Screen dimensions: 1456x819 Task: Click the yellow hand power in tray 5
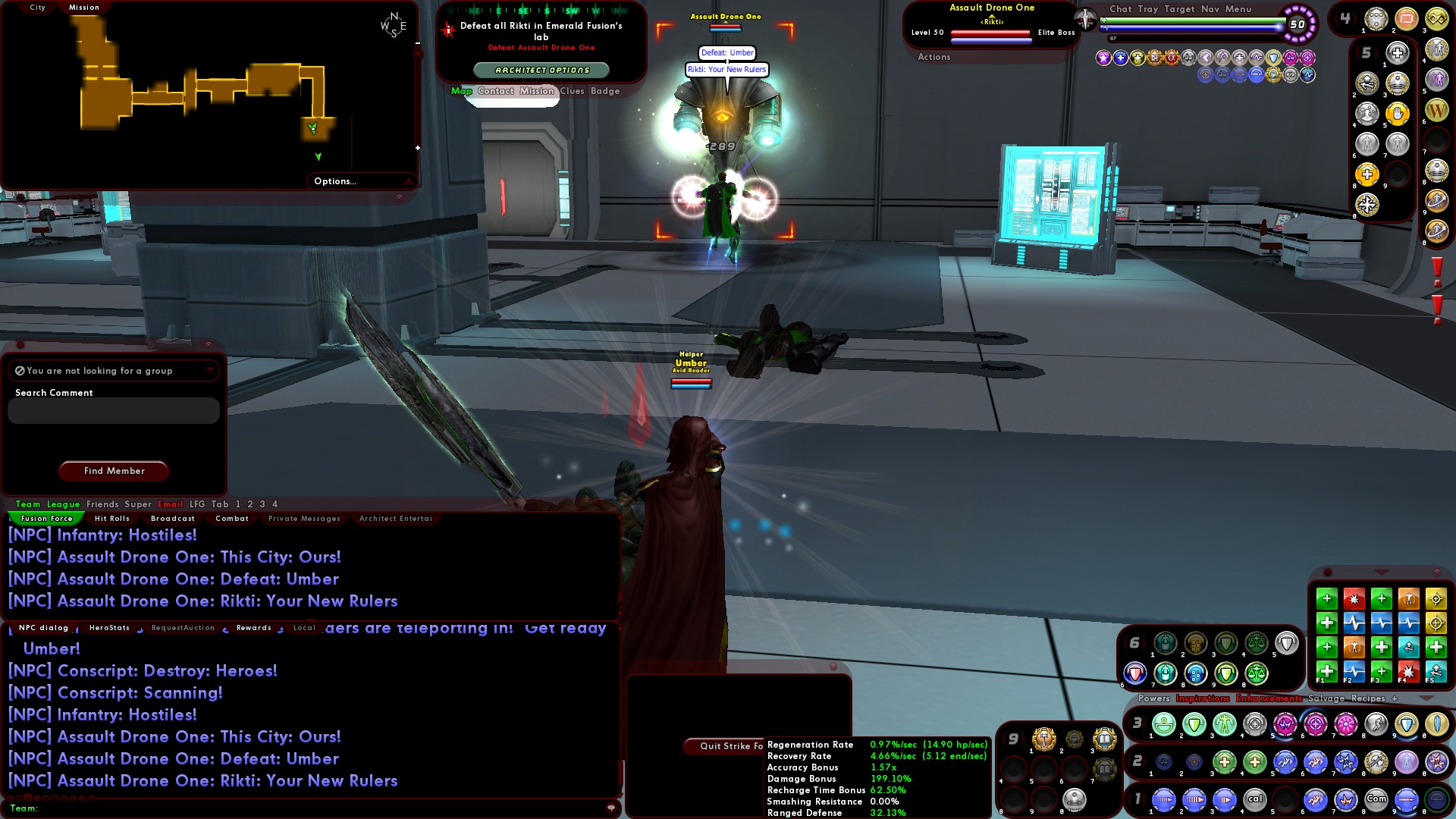click(x=1397, y=112)
